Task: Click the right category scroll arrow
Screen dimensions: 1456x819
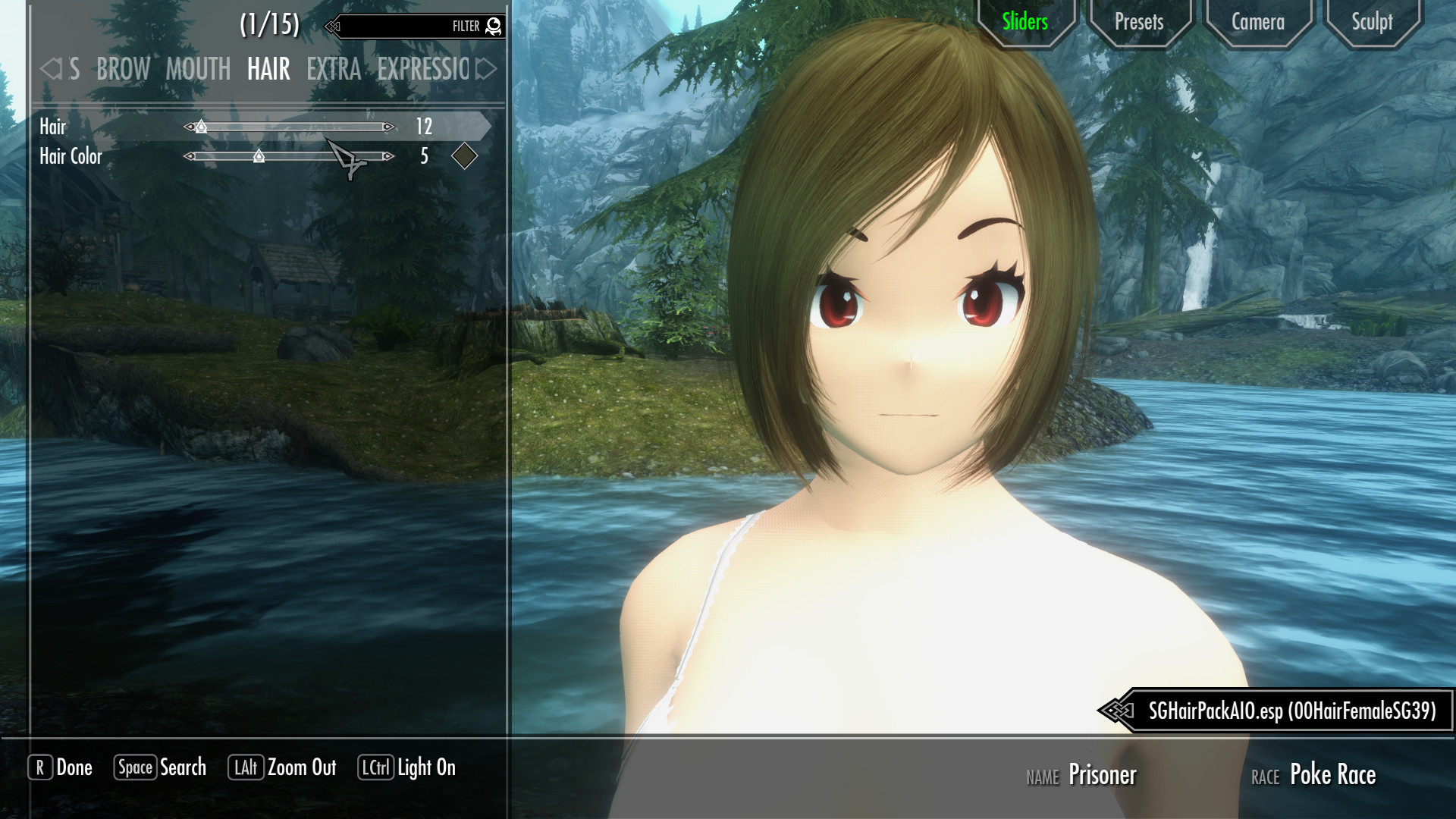Action: (486, 69)
